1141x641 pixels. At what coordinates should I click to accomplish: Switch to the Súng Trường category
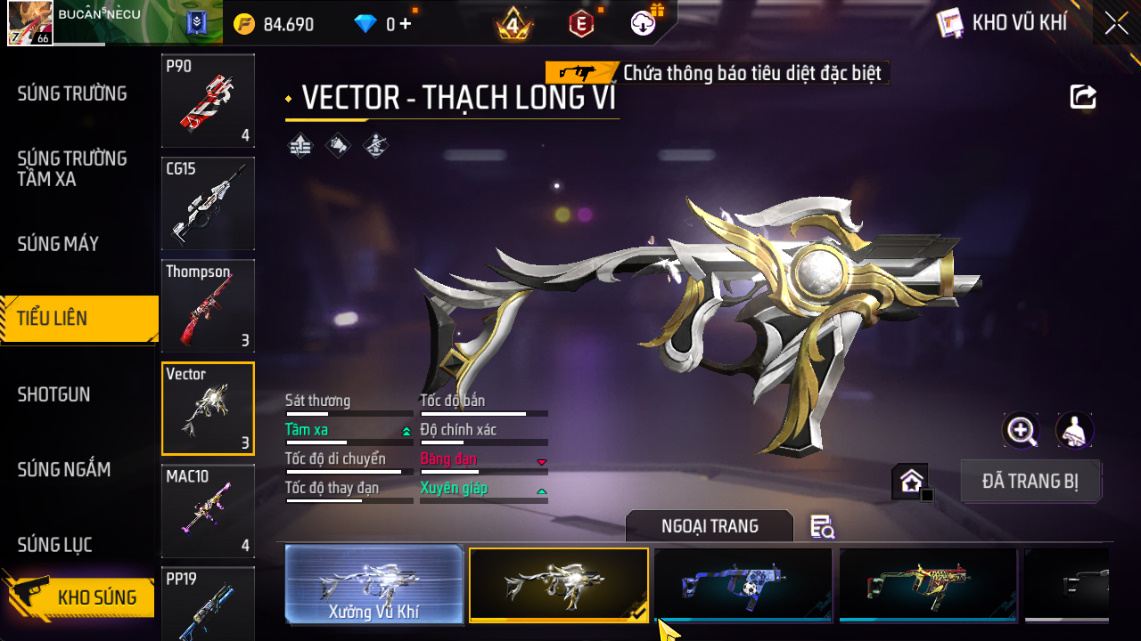pos(72,94)
